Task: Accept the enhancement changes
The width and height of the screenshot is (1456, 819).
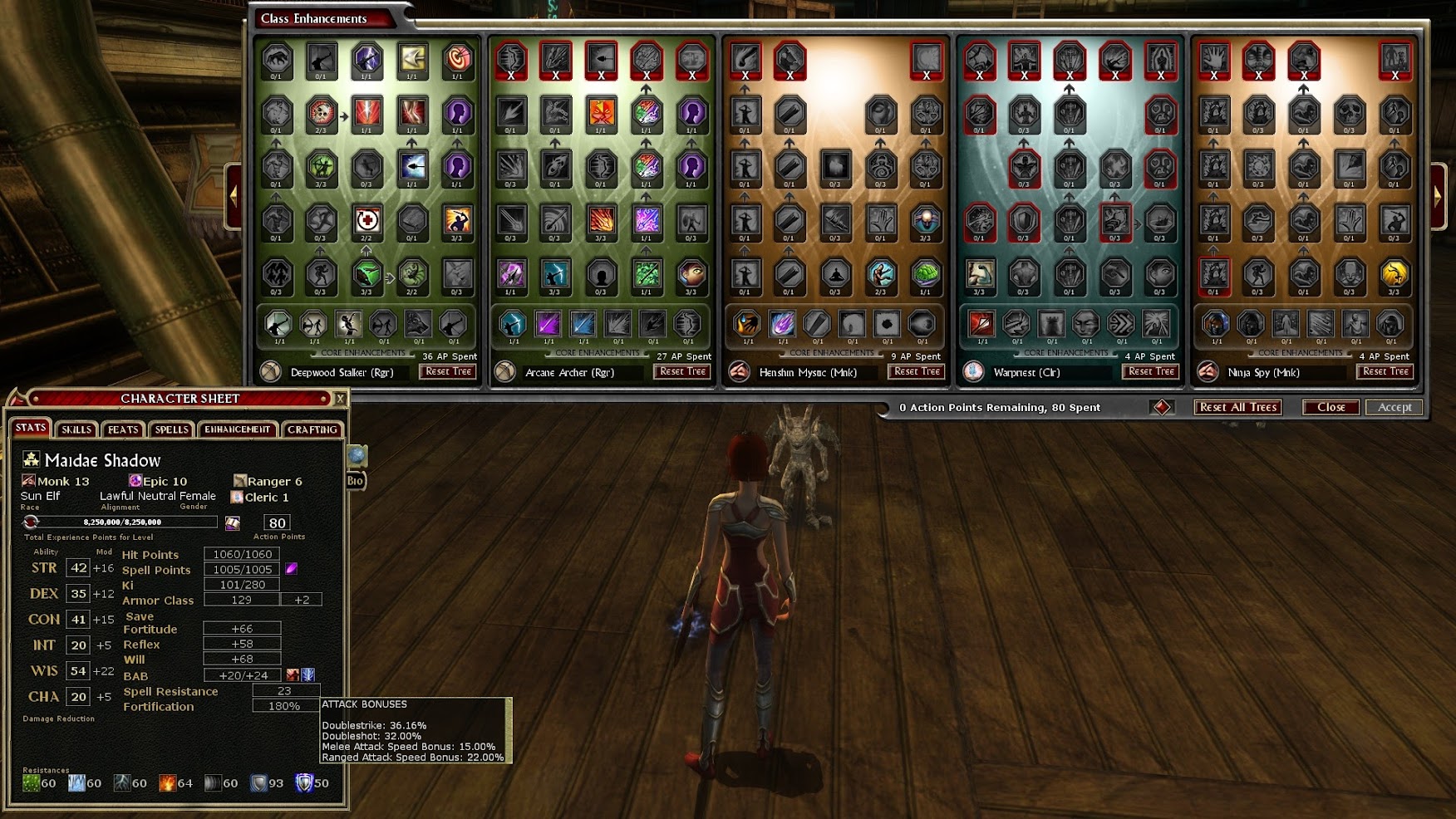Action: (1395, 407)
